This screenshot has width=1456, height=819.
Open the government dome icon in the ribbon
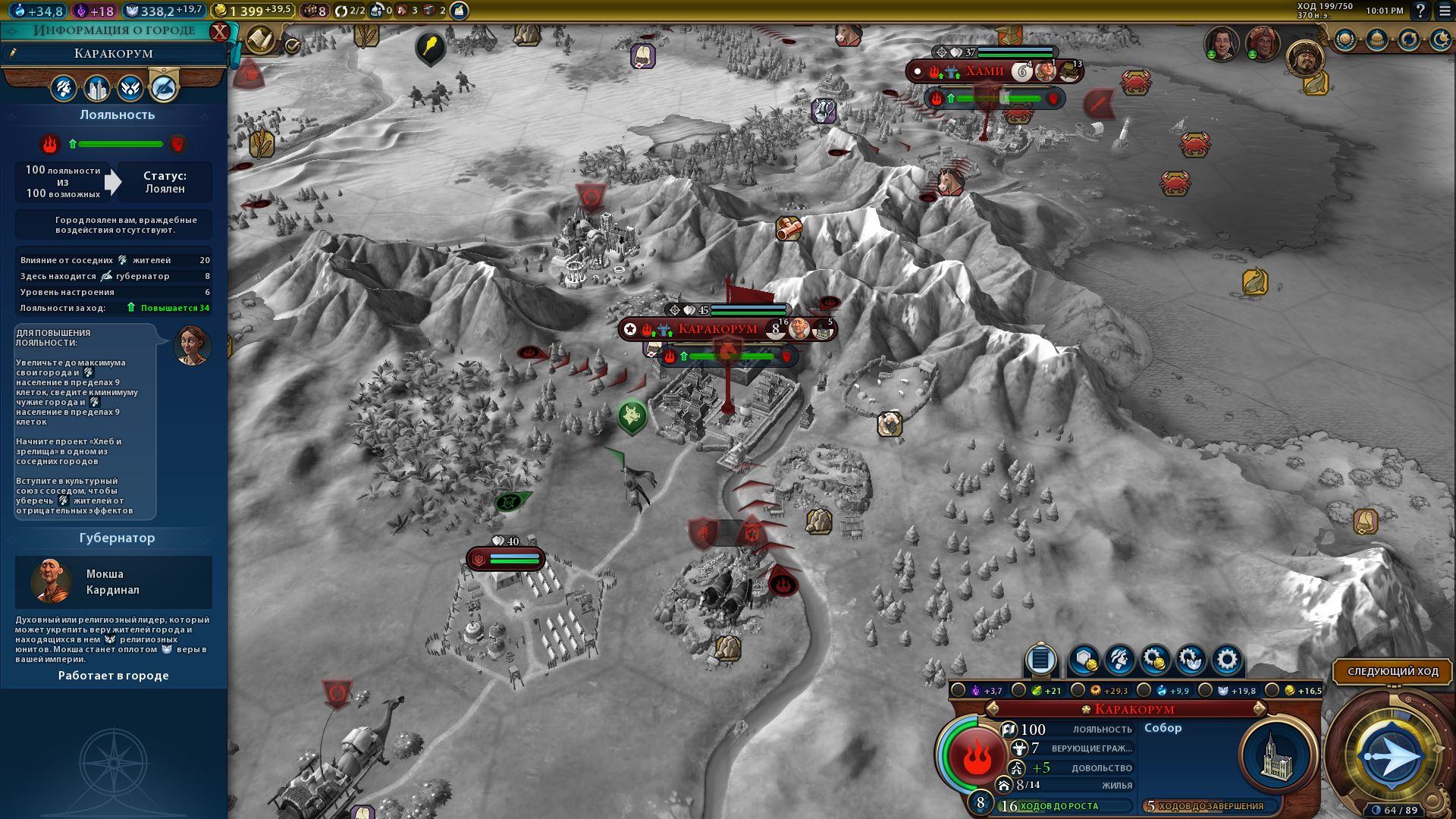click(x=1378, y=39)
